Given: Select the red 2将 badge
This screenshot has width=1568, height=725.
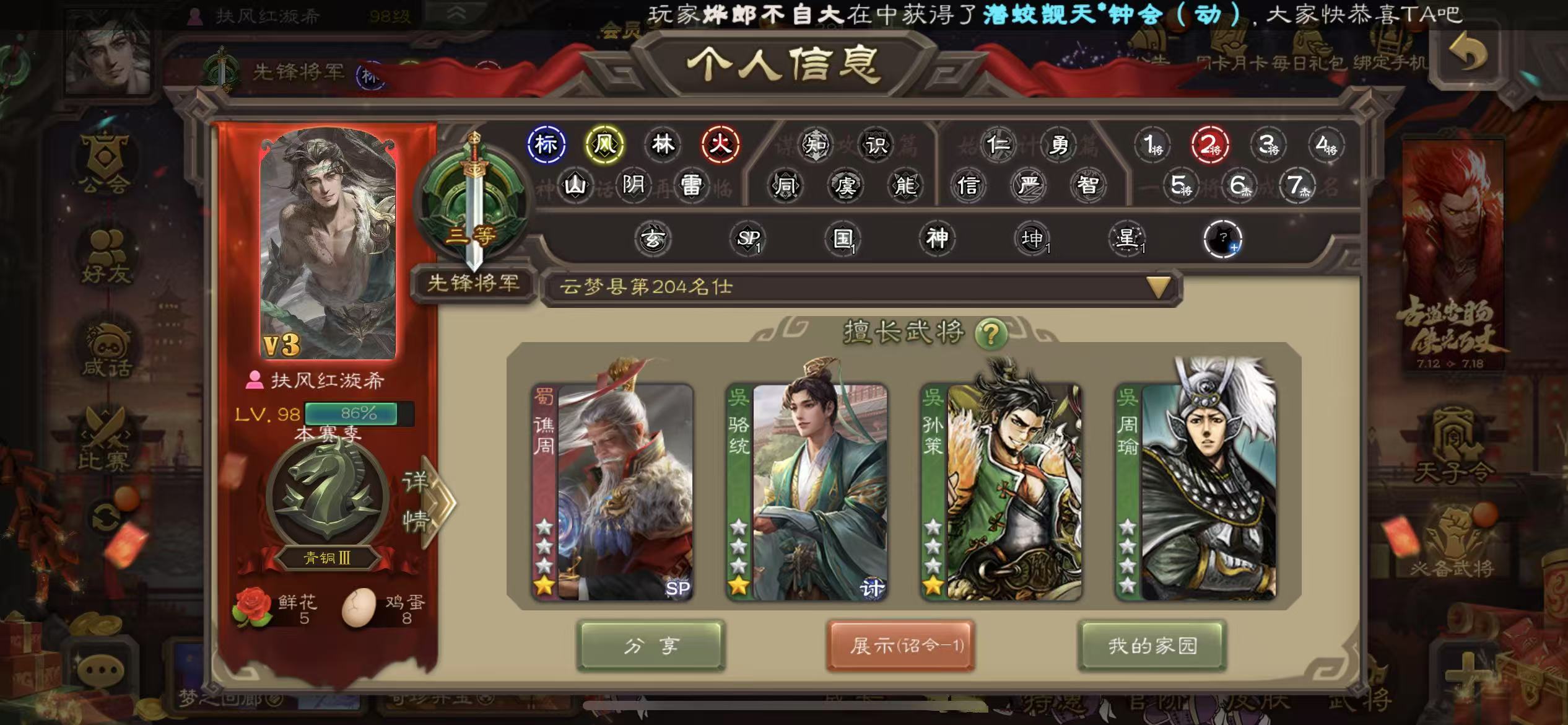Looking at the screenshot, I should pyautogui.click(x=1209, y=145).
